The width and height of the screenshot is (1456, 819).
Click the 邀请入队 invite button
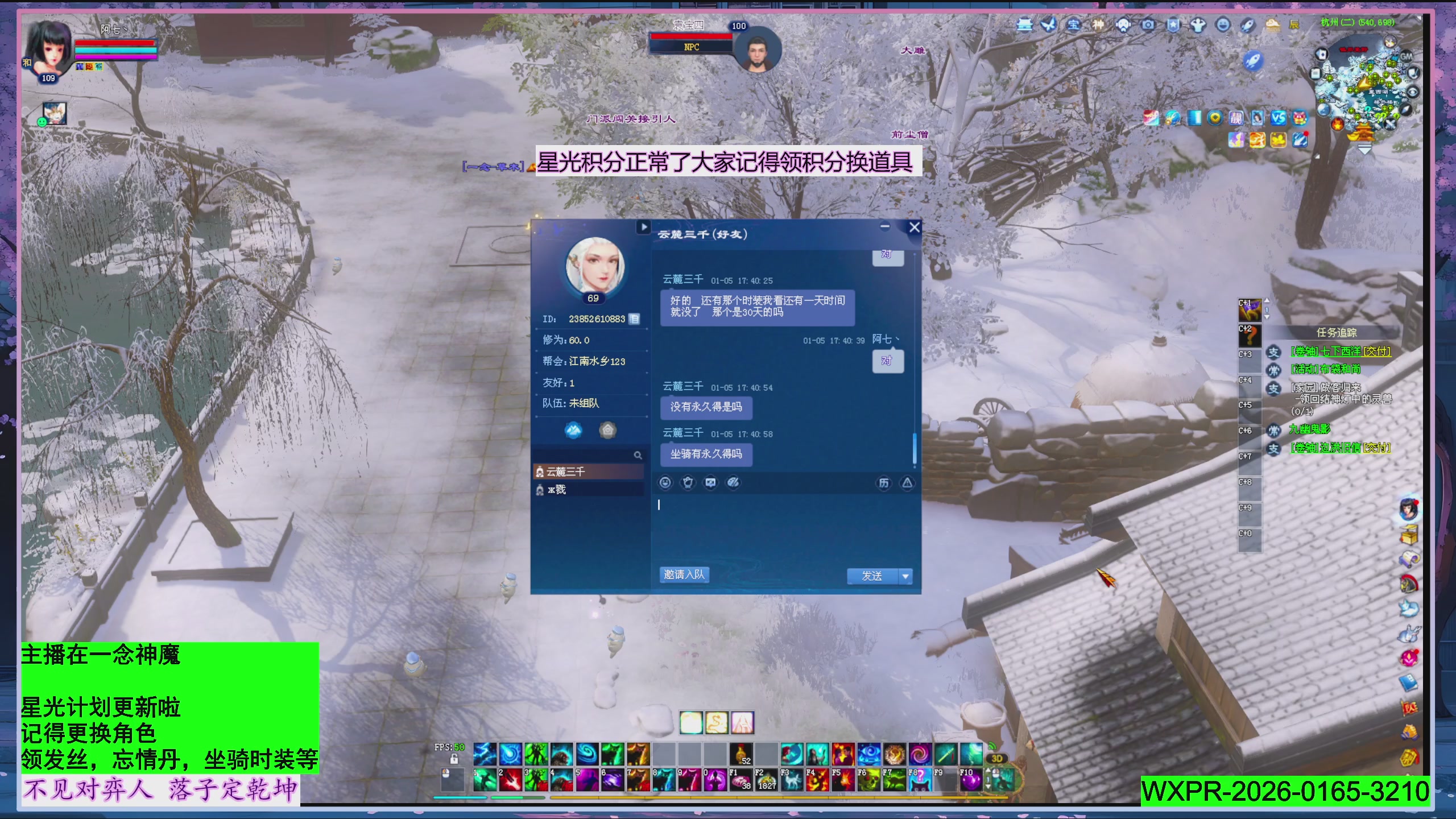click(685, 575)
